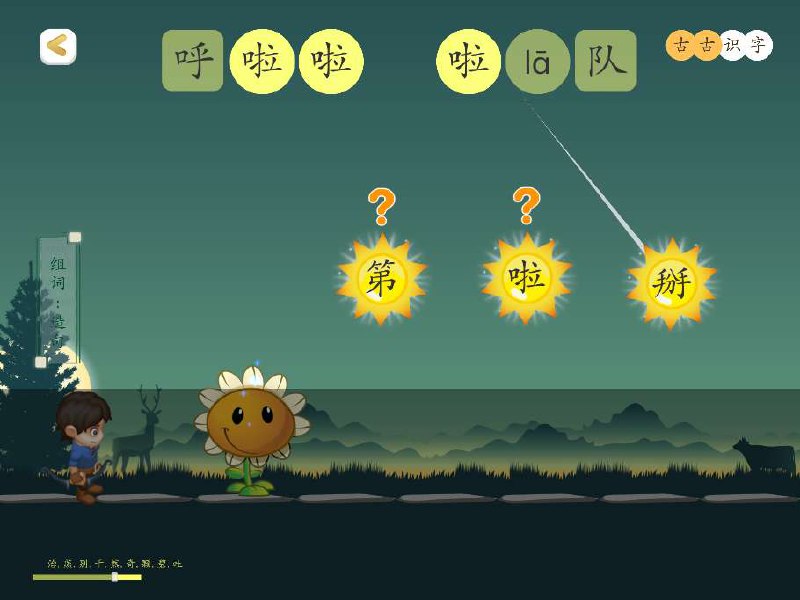Viewport: 800px width, 600px height.
Task: Select the sun labeled 啦
Action: point(526,277)
